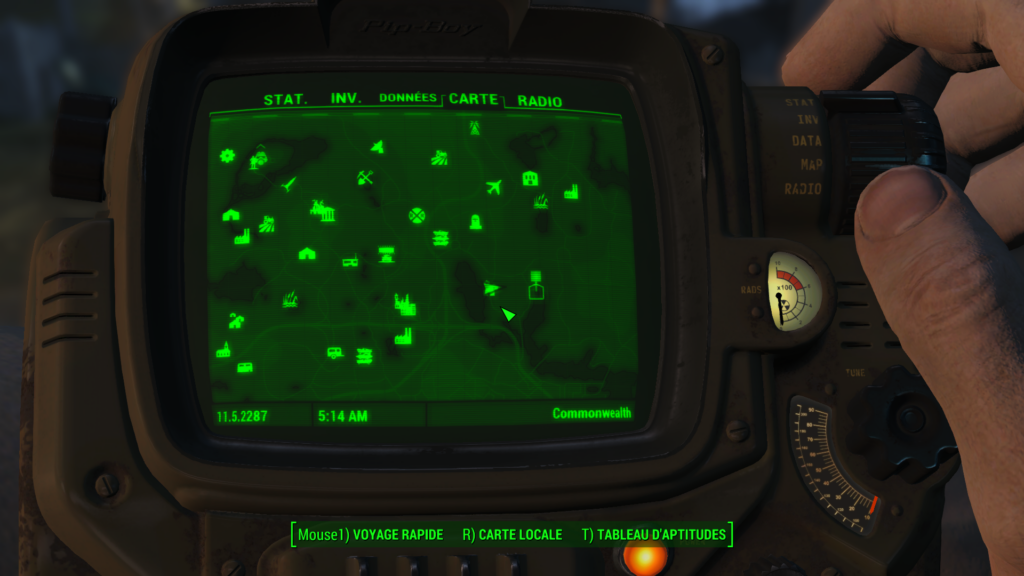1024x576 pixels.
Task: Select the radio tower marker
Action: tap(474, 128)
